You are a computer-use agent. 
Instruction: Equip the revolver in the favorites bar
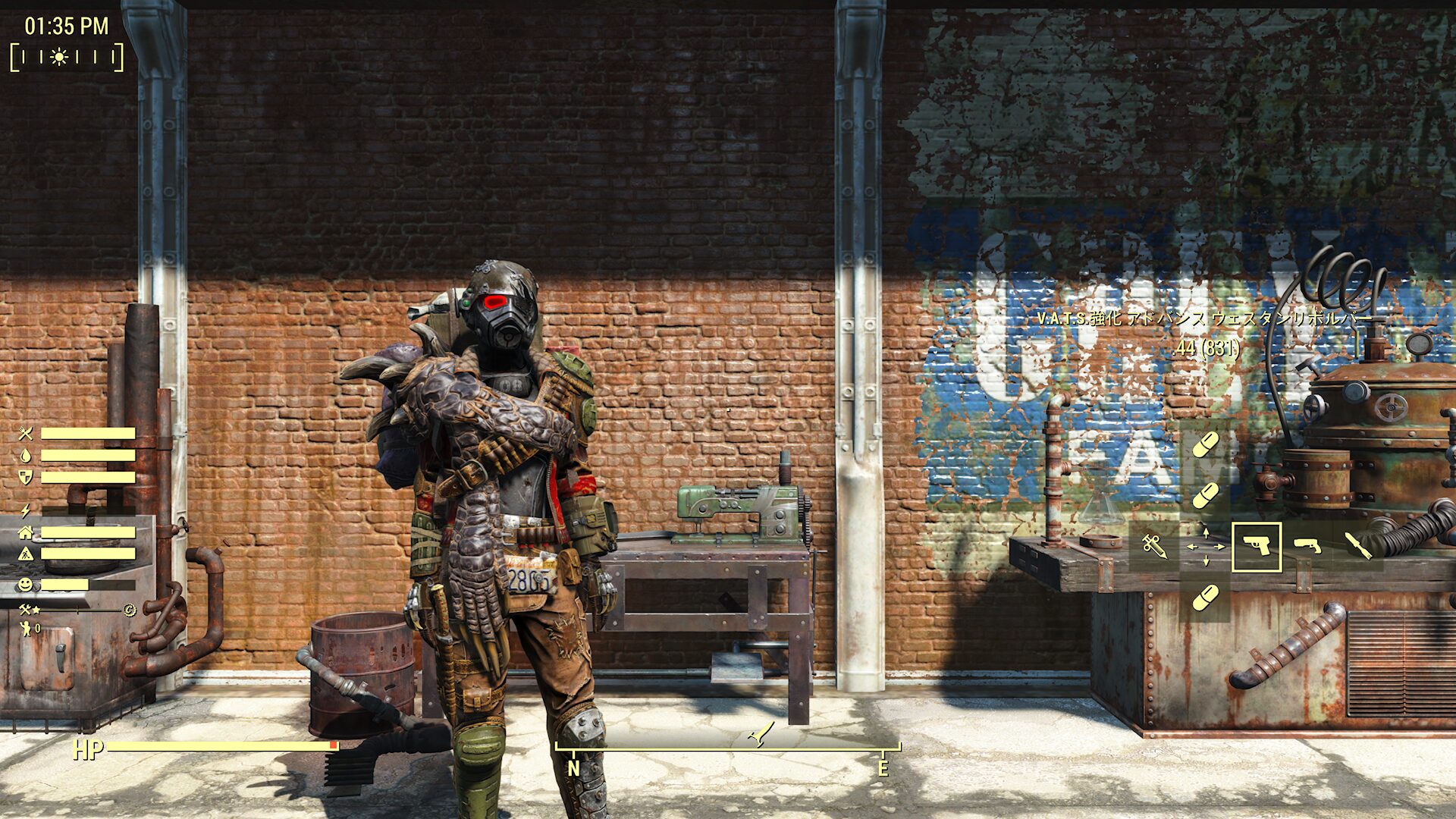(x=1307, y=546)
